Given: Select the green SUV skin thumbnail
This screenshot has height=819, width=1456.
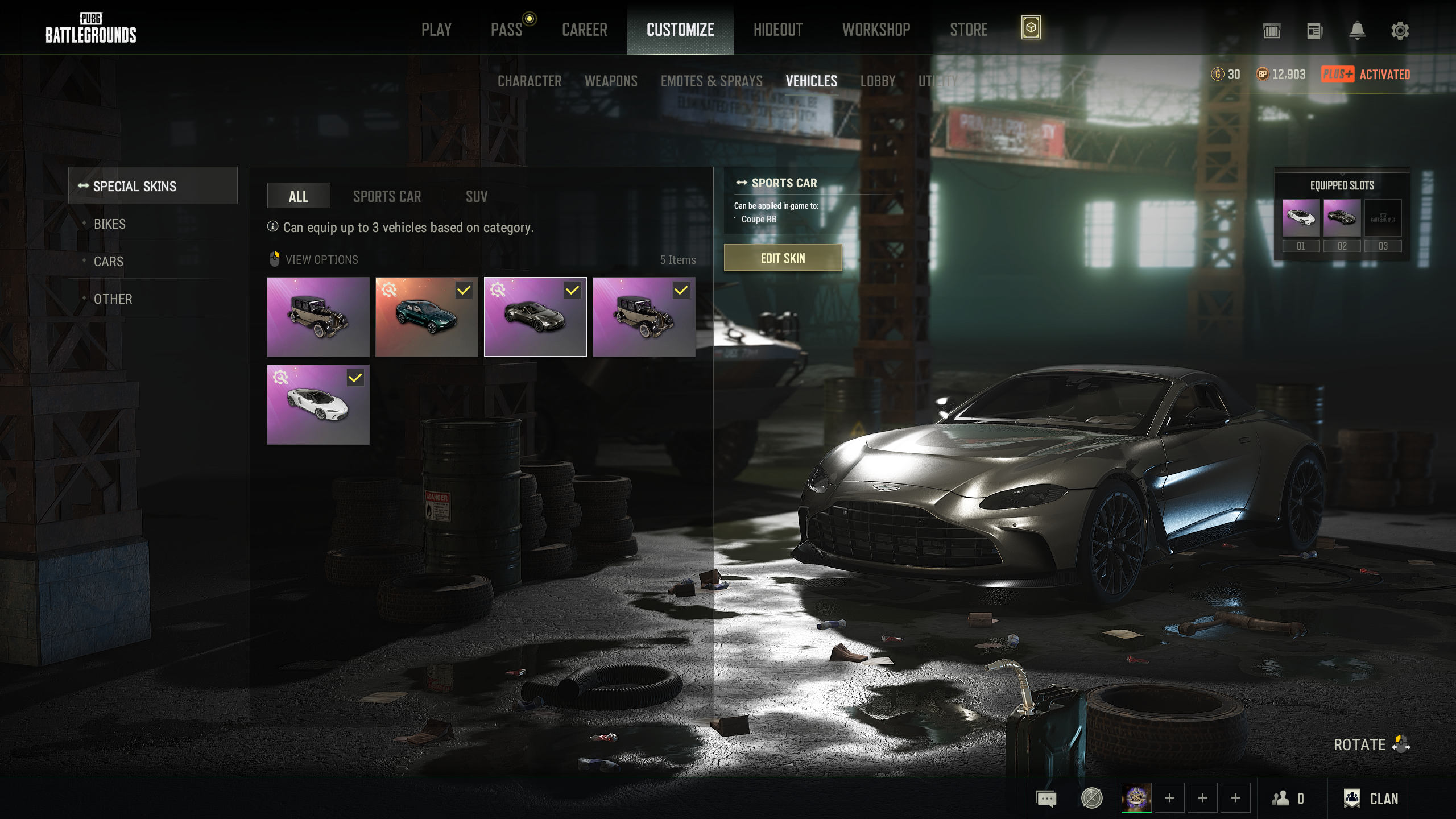Looking at the screenshot, I should click(x=427, y=317).
